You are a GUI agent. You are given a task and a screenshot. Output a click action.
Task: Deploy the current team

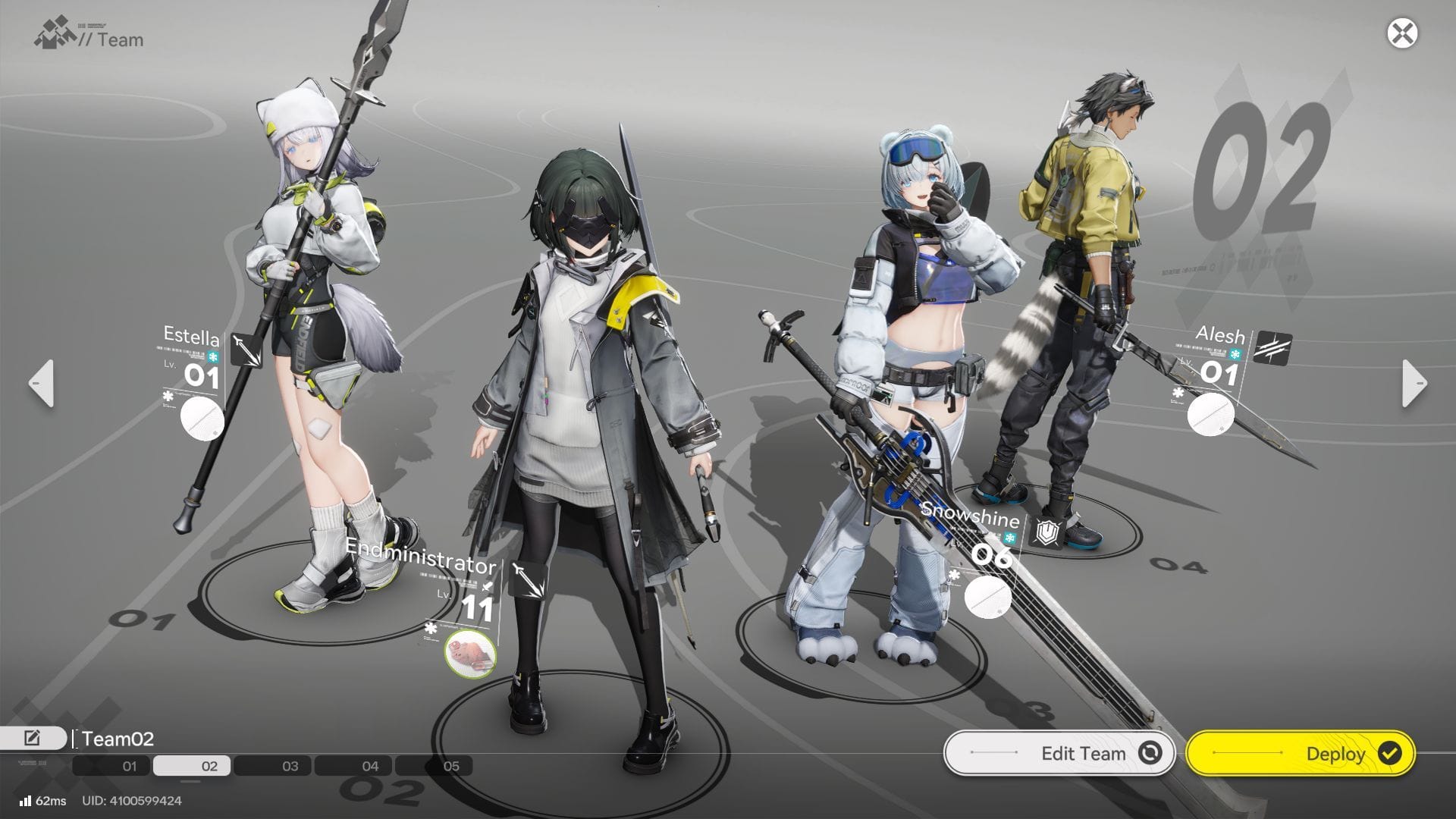(1300, 753)
